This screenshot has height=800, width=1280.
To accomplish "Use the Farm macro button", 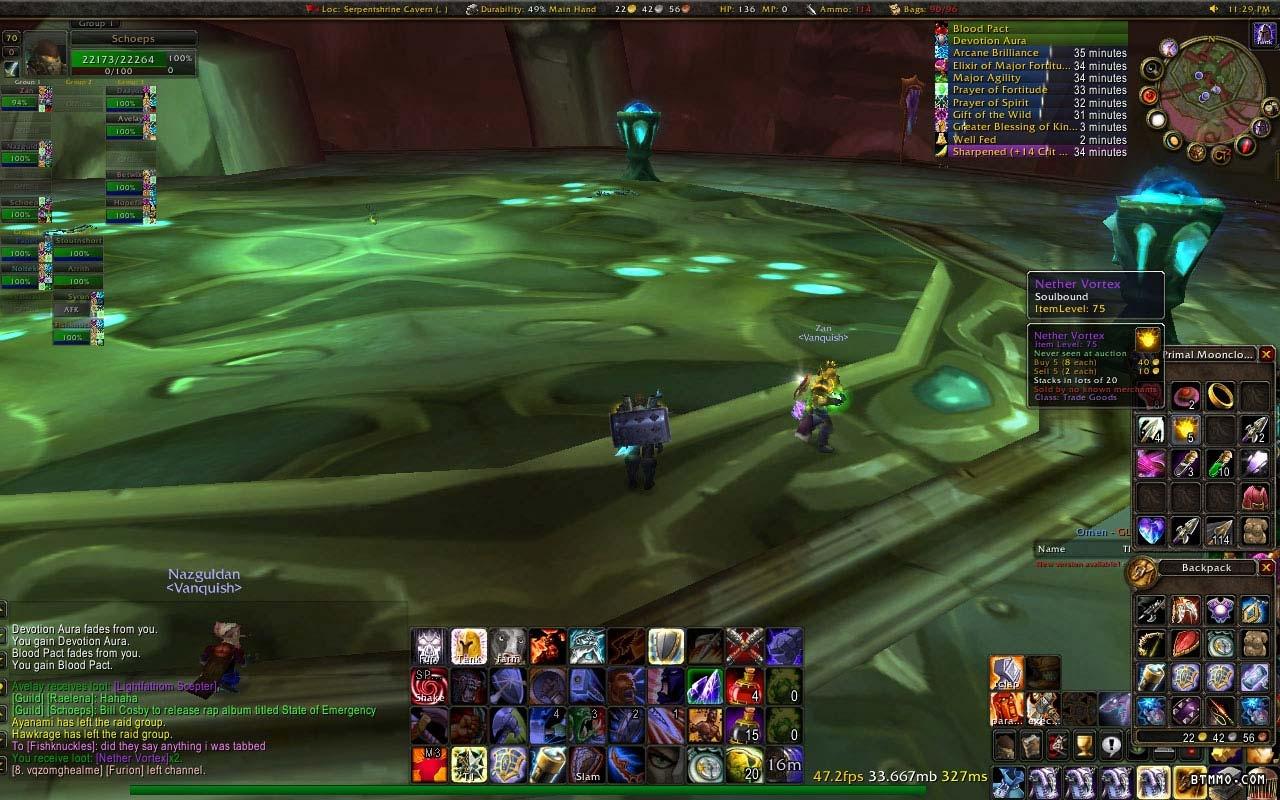I will [x=508, y=647].
